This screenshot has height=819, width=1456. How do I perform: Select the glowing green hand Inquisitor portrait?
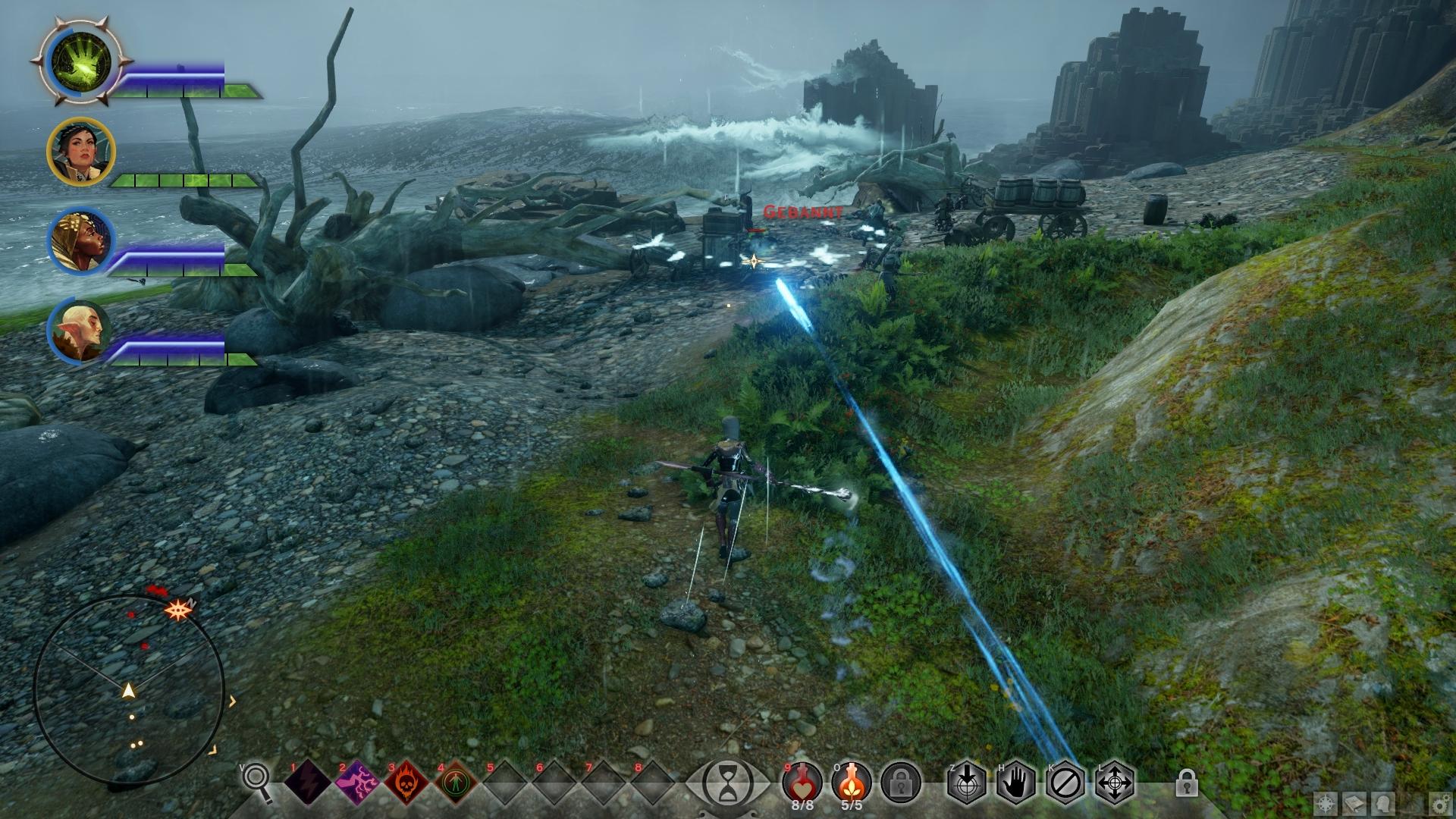[x=81, y=61]
